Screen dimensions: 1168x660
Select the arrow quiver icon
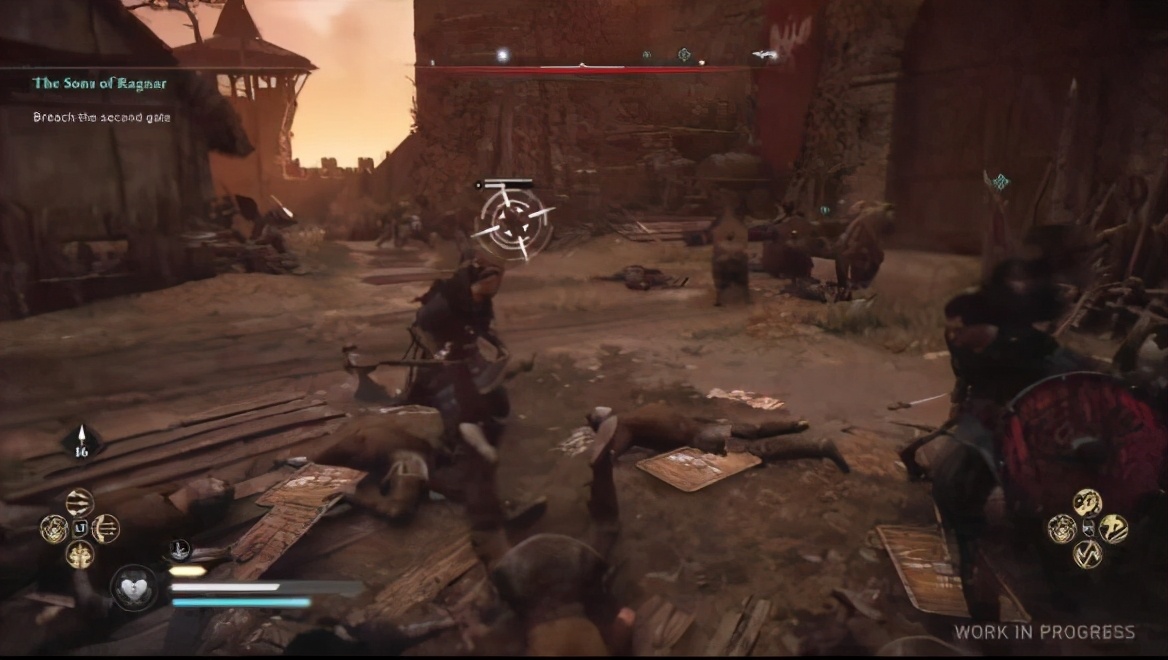tap(81, 443)
